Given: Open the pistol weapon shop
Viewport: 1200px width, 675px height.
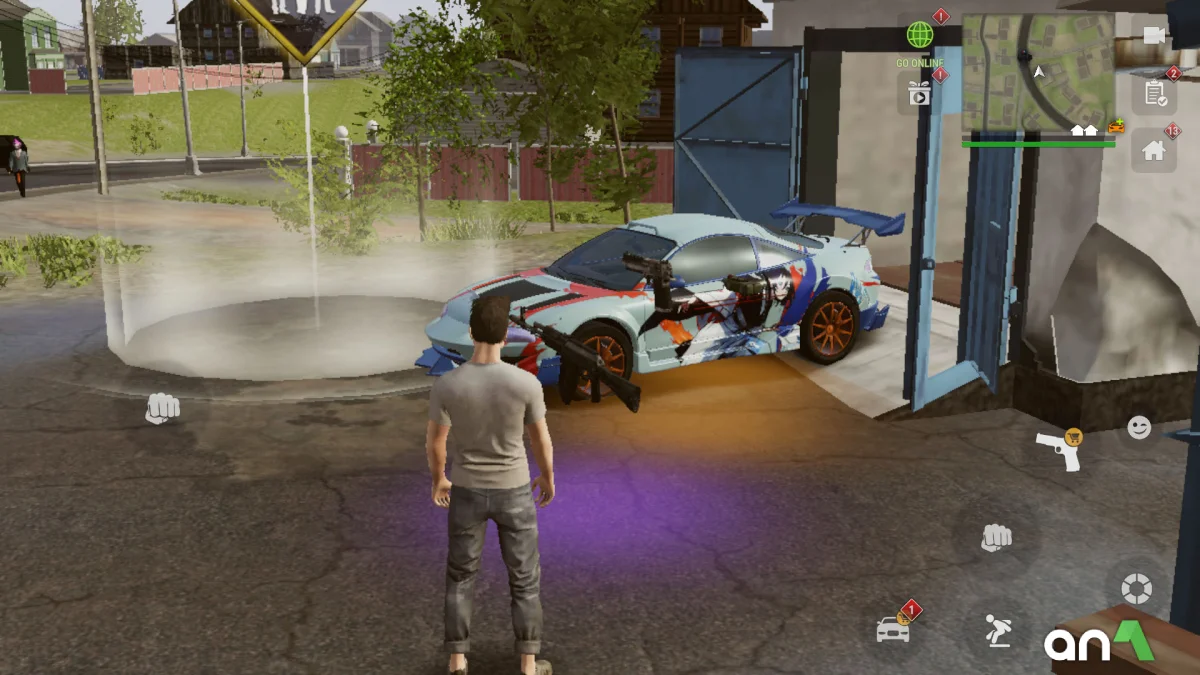Looking at the screenshot, I should pos(1058,451).
